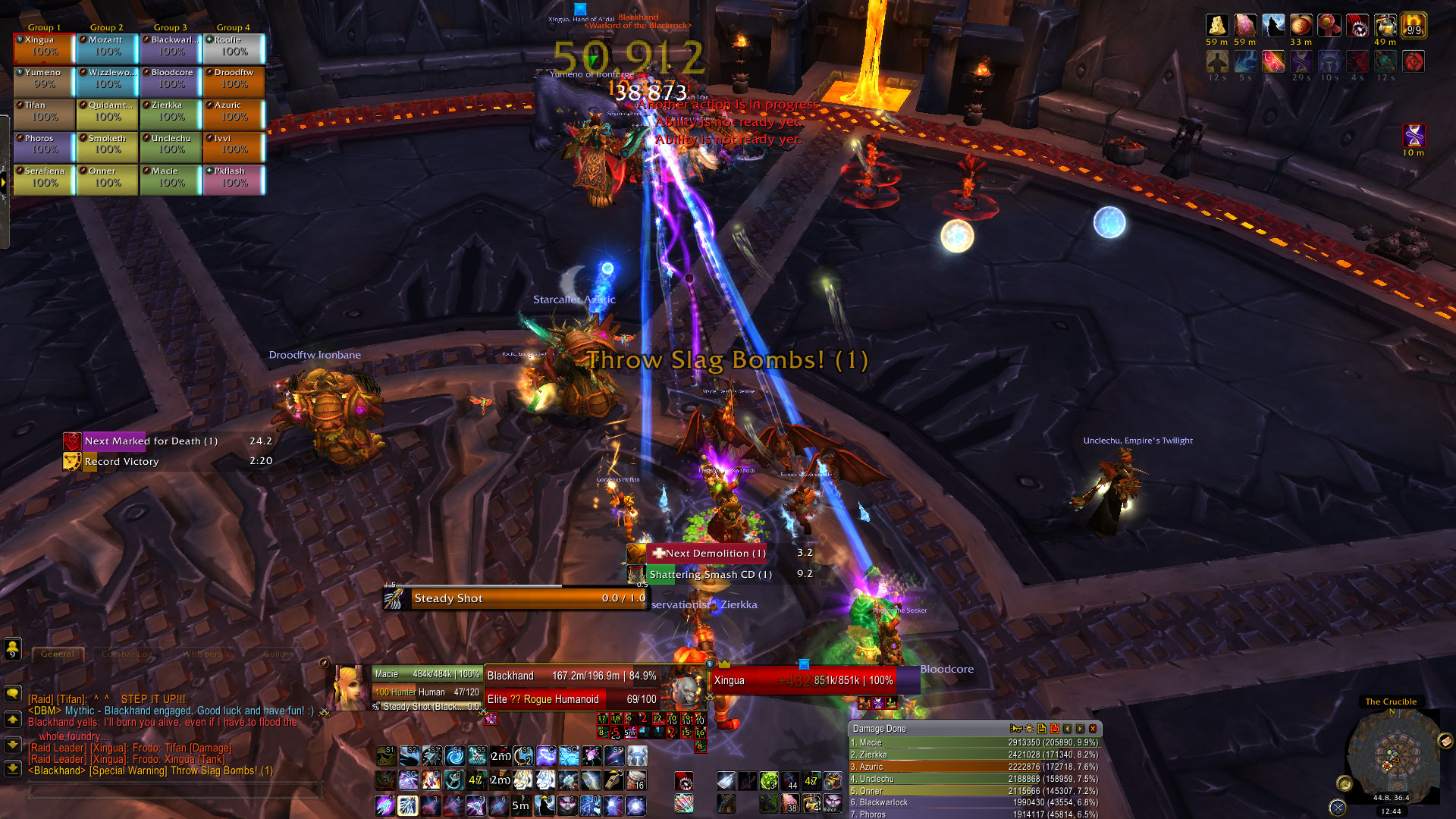This screenshot has width=1456, height=819.
Task: Open the General chat tab
Action: pyautogui.click(x=58, y=654)
